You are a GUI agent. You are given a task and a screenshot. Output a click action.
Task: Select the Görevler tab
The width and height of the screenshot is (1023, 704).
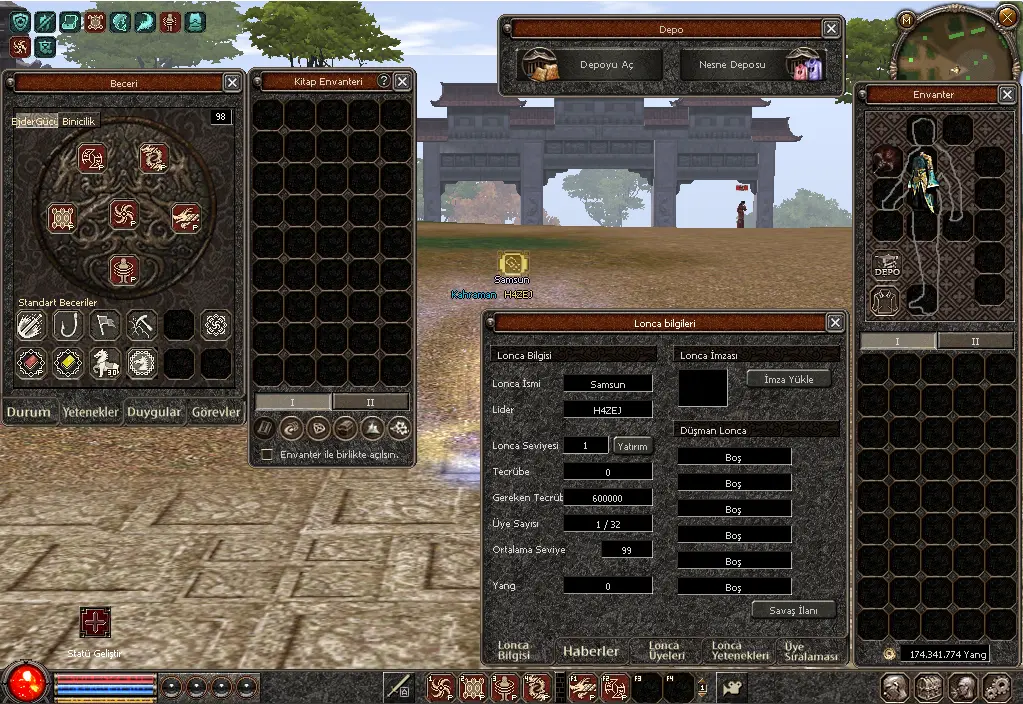click(x=216, y=412)
